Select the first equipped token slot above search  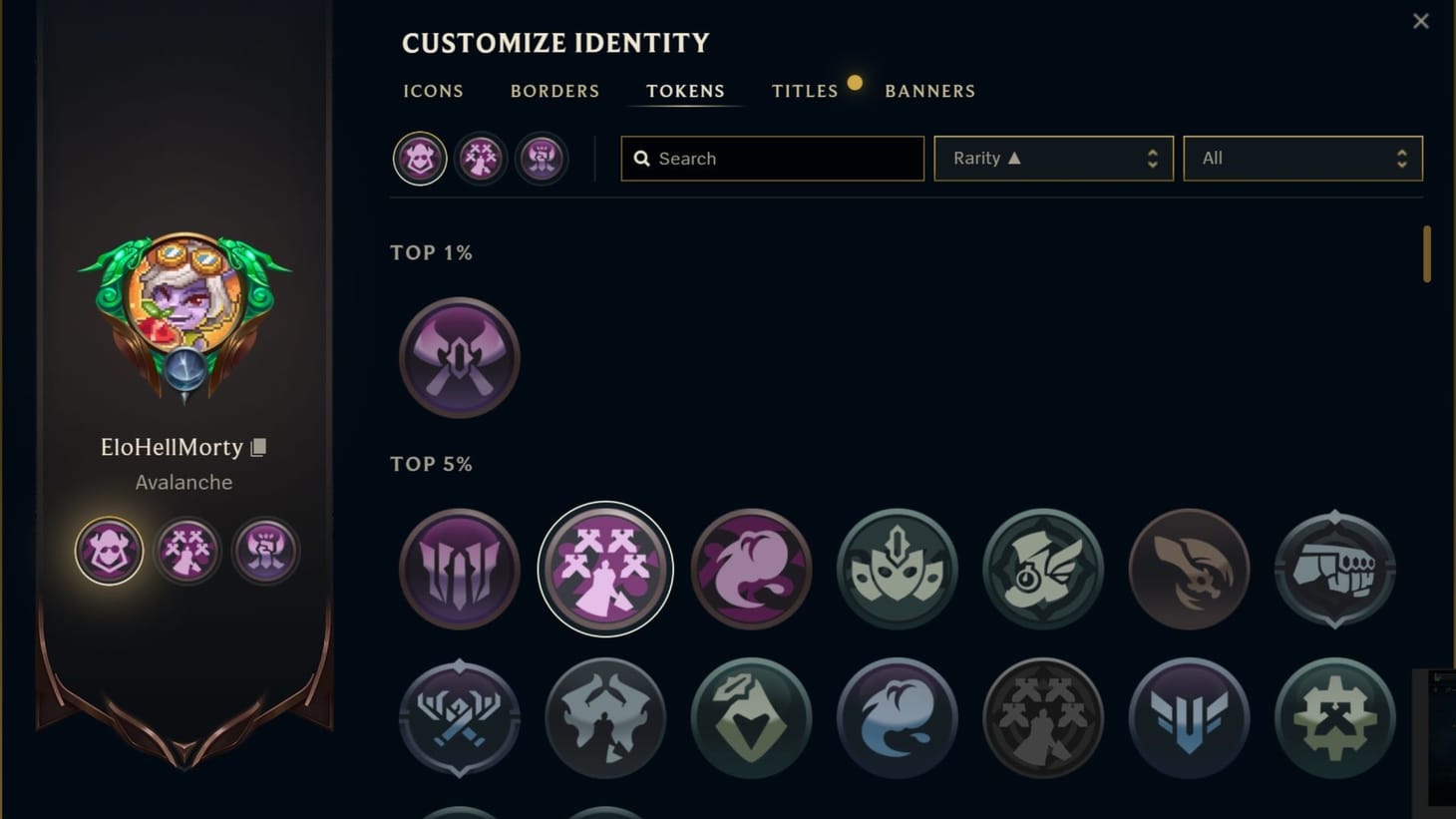tap(419, 158)
